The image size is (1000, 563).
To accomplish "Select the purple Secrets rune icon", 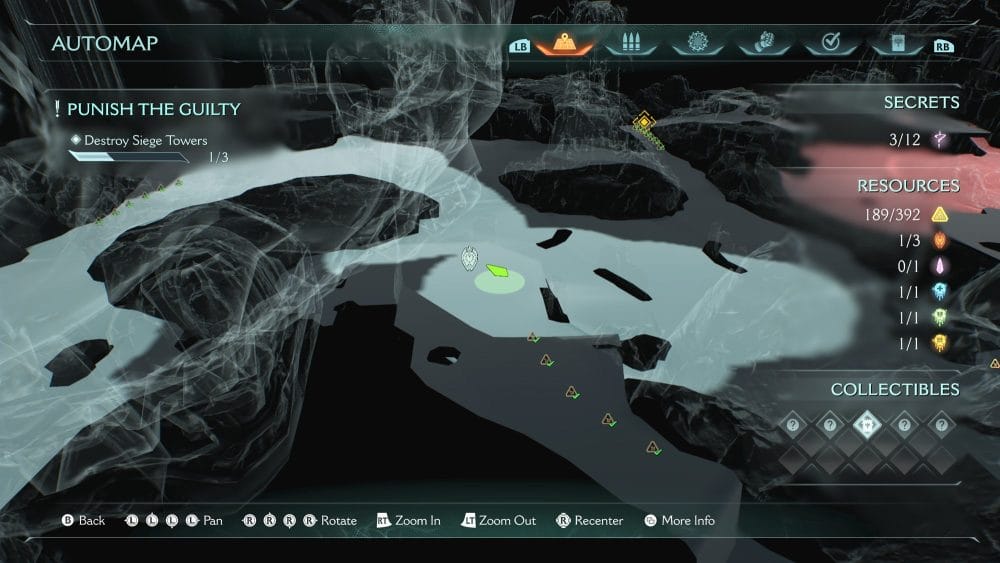I will point(939,140).
